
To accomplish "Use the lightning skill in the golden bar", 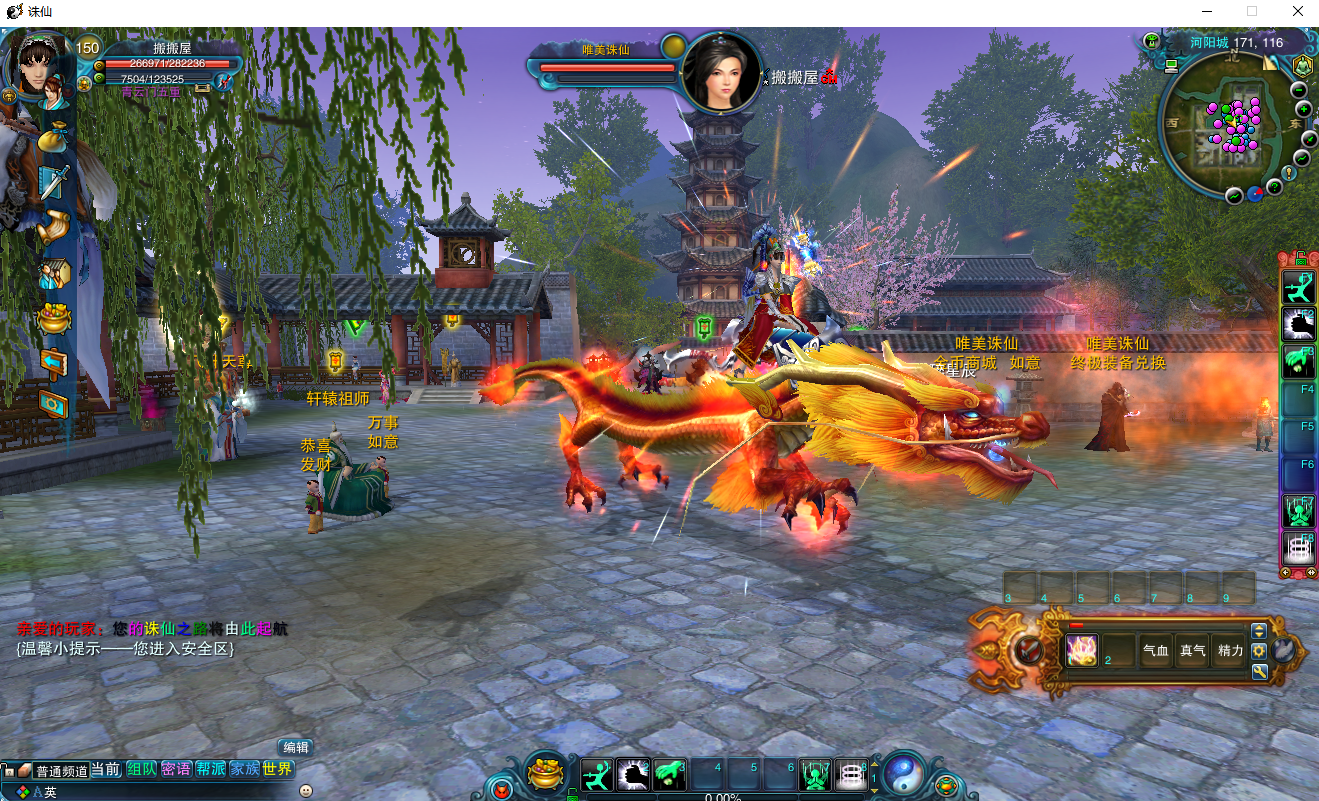I will click(1082, 650).
